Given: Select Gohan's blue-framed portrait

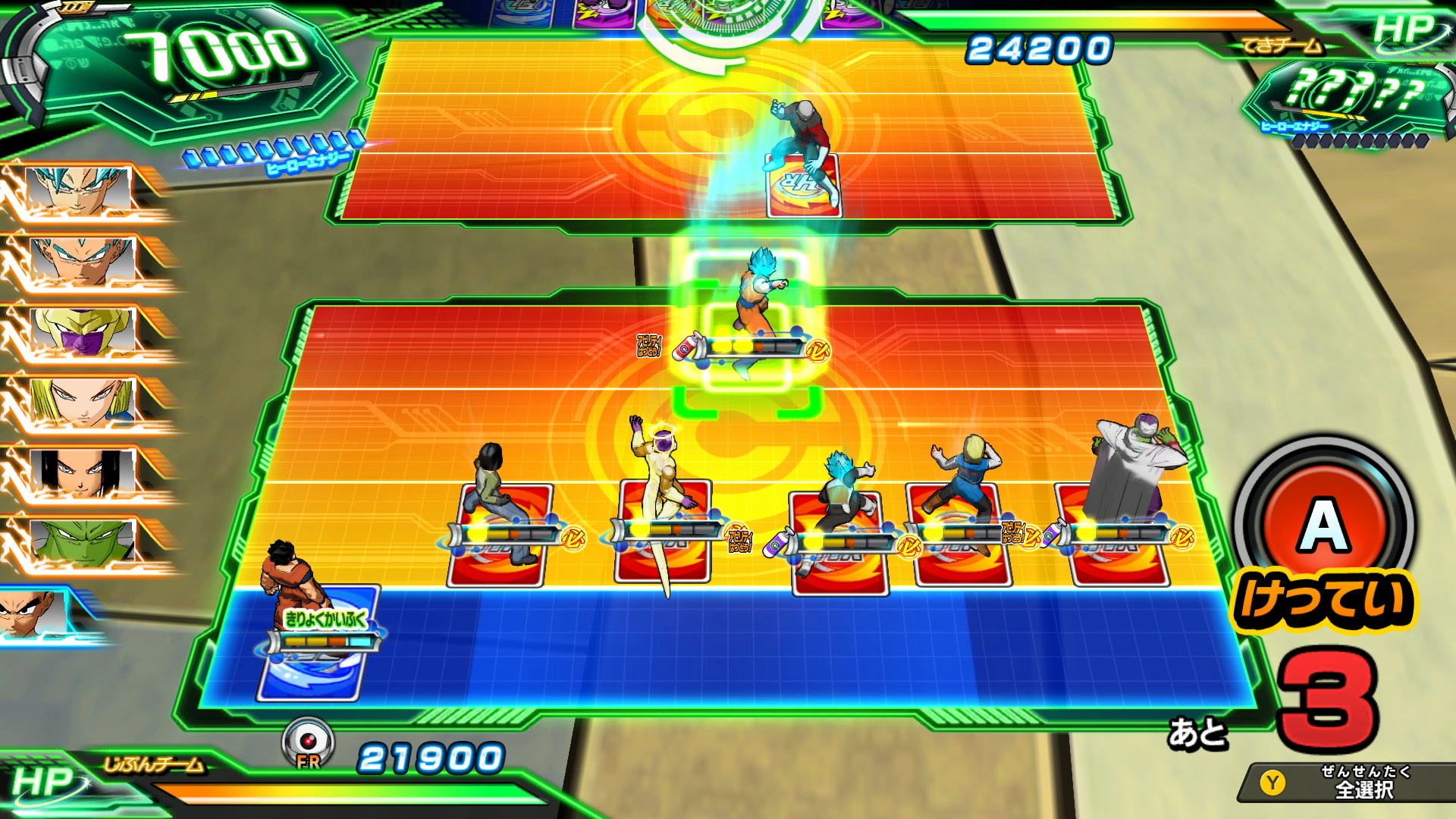Looking at the screenshot, I should point(34,613).
